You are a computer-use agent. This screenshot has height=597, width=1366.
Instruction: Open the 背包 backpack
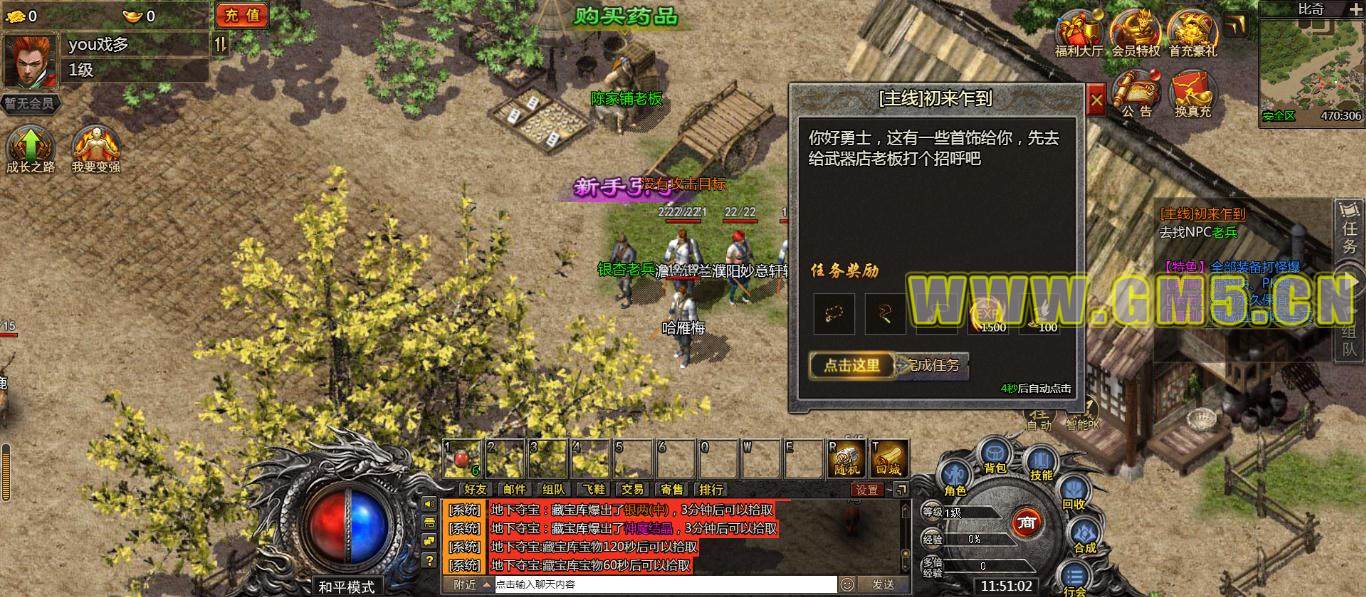(x=995, y=455)
